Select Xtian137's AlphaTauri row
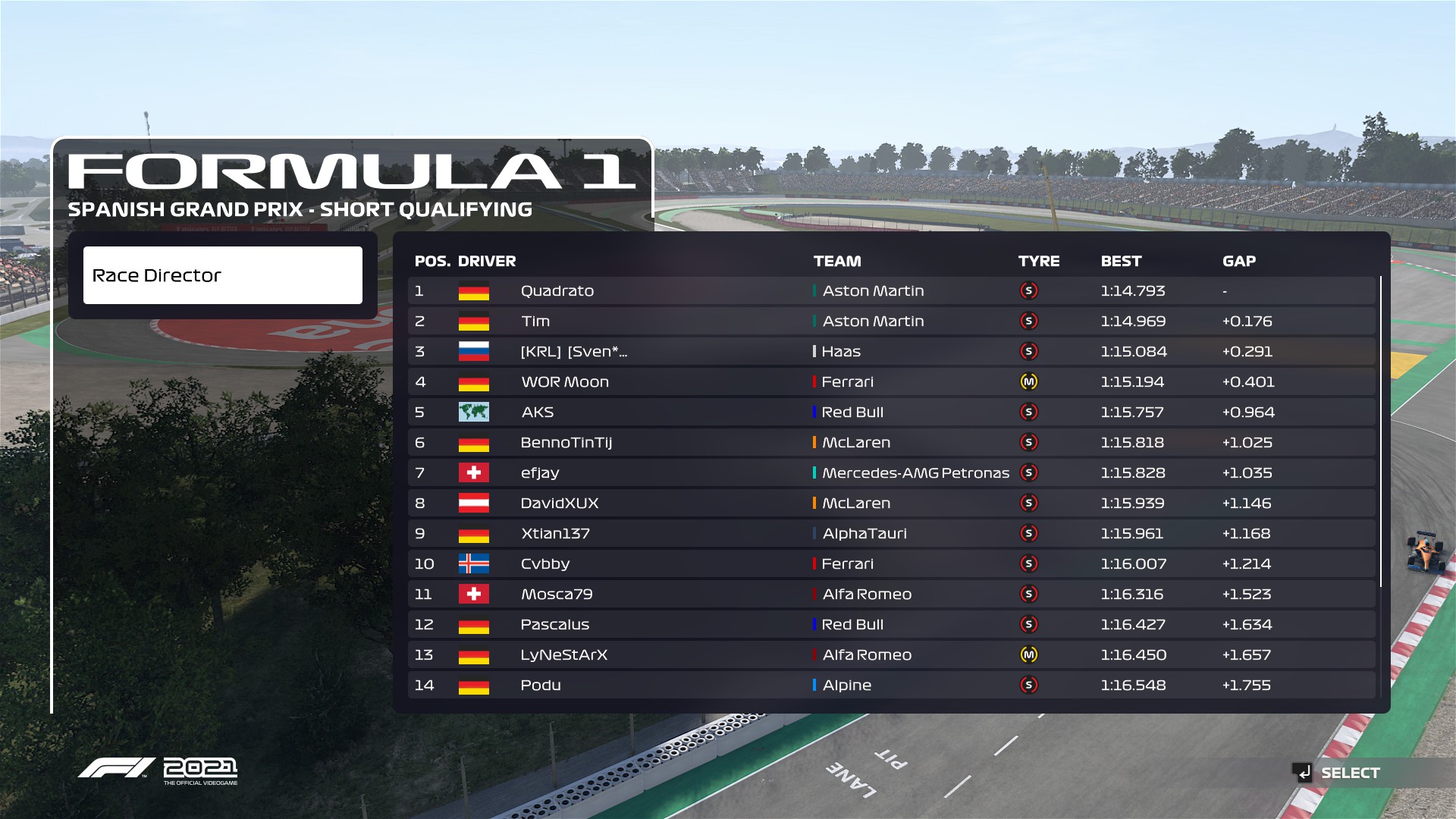Image resolution: width=1456 pixels, height=819 pixels. (891, 534)
